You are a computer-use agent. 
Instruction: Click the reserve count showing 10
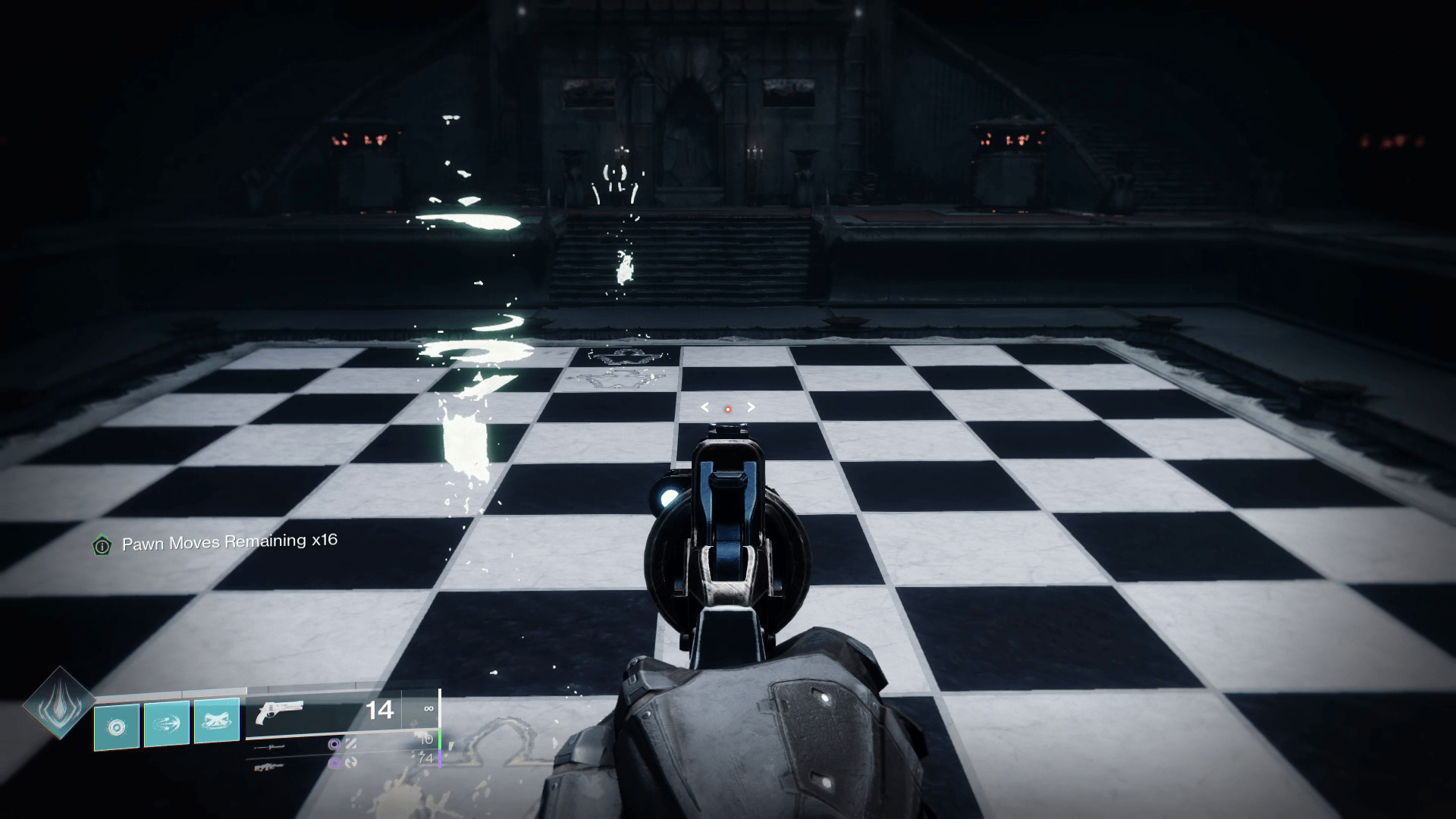pos(426,741)
